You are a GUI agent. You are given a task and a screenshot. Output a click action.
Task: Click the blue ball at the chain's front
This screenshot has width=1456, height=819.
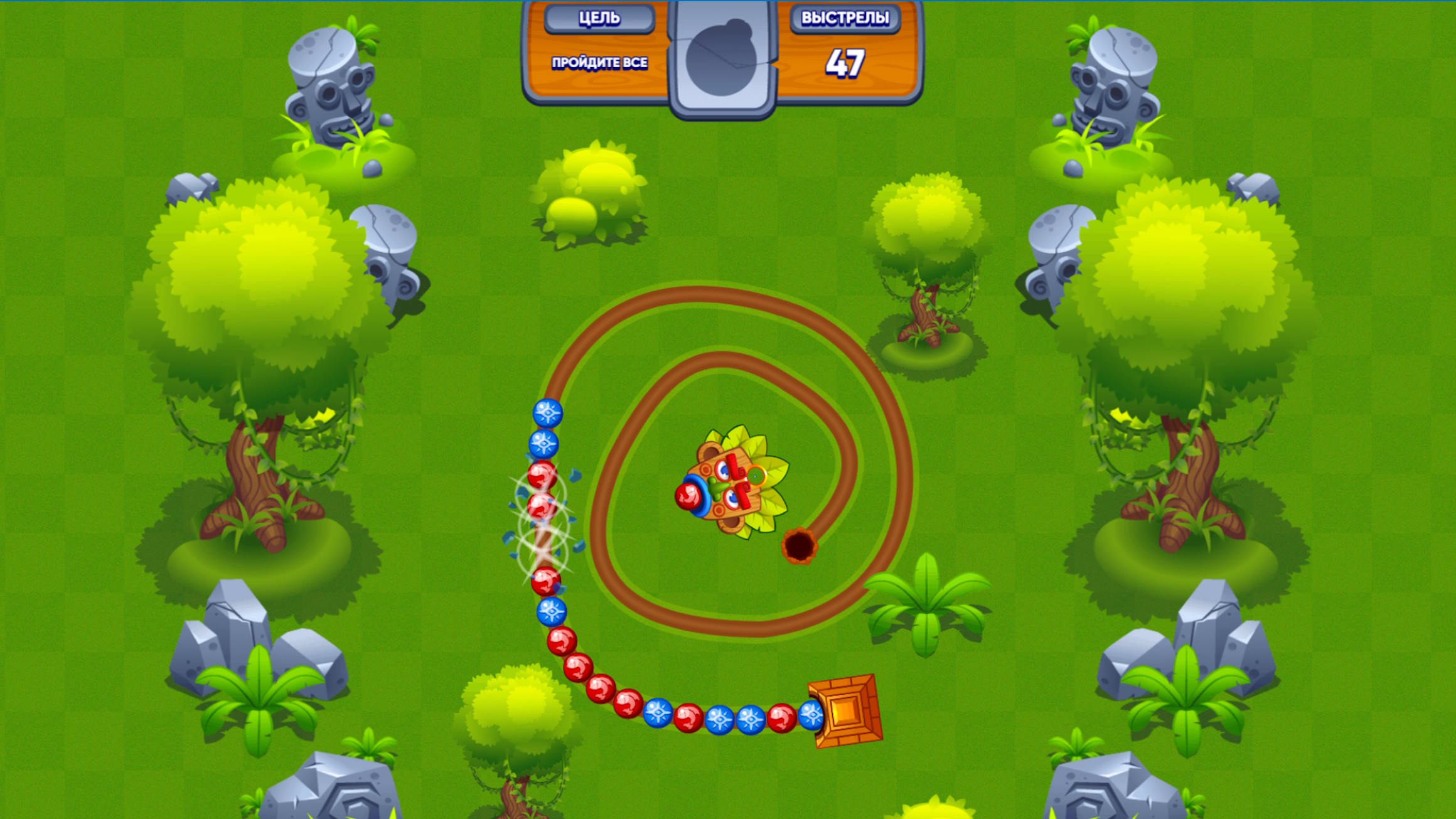click(549, 413)
